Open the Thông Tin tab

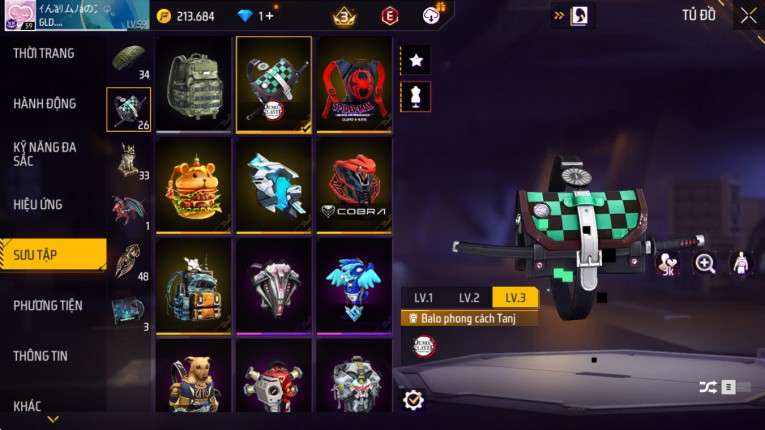(41, 355)
